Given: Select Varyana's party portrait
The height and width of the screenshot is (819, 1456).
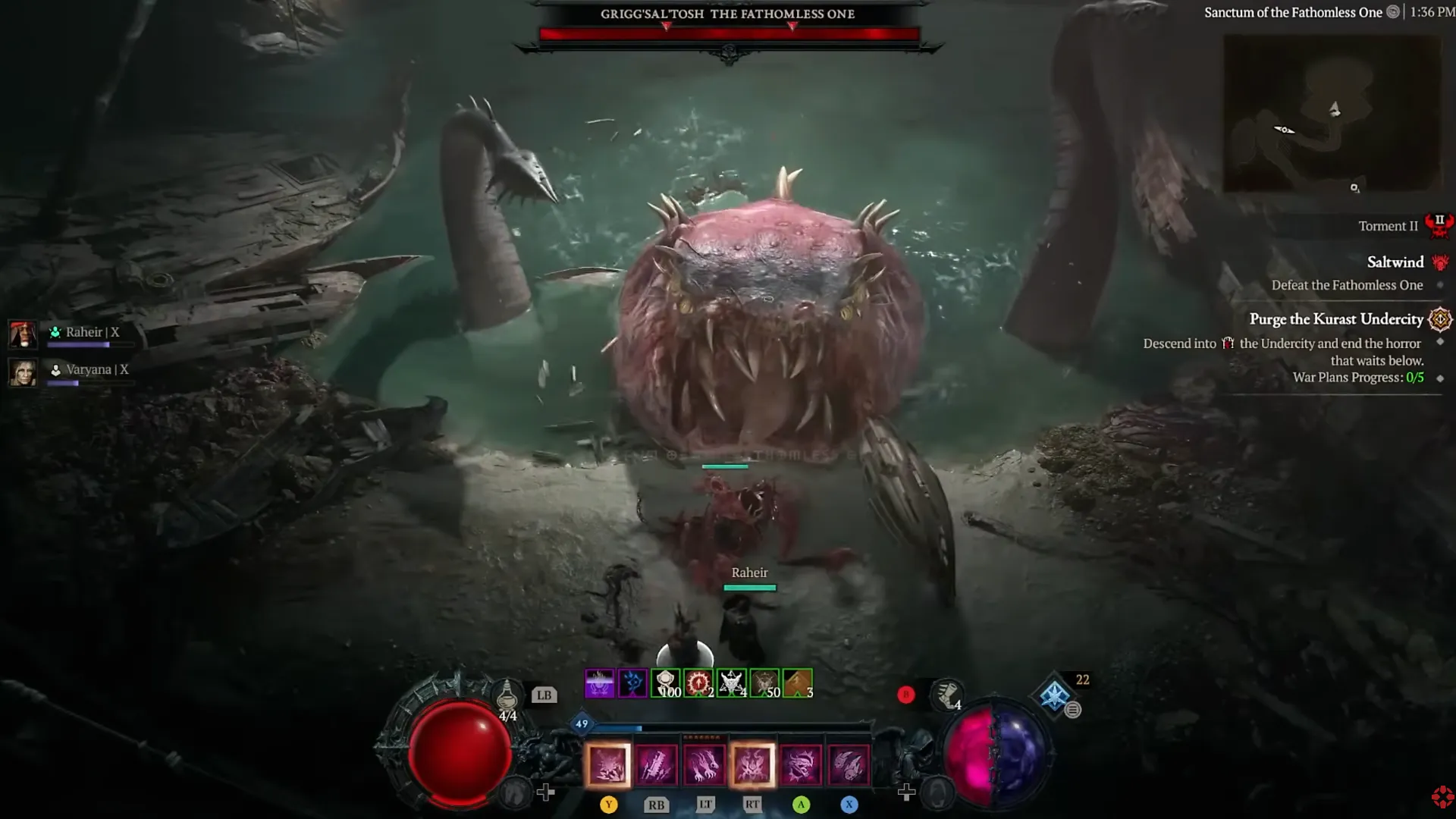Looking at the screenshot, I should click(x=23, y=372).
